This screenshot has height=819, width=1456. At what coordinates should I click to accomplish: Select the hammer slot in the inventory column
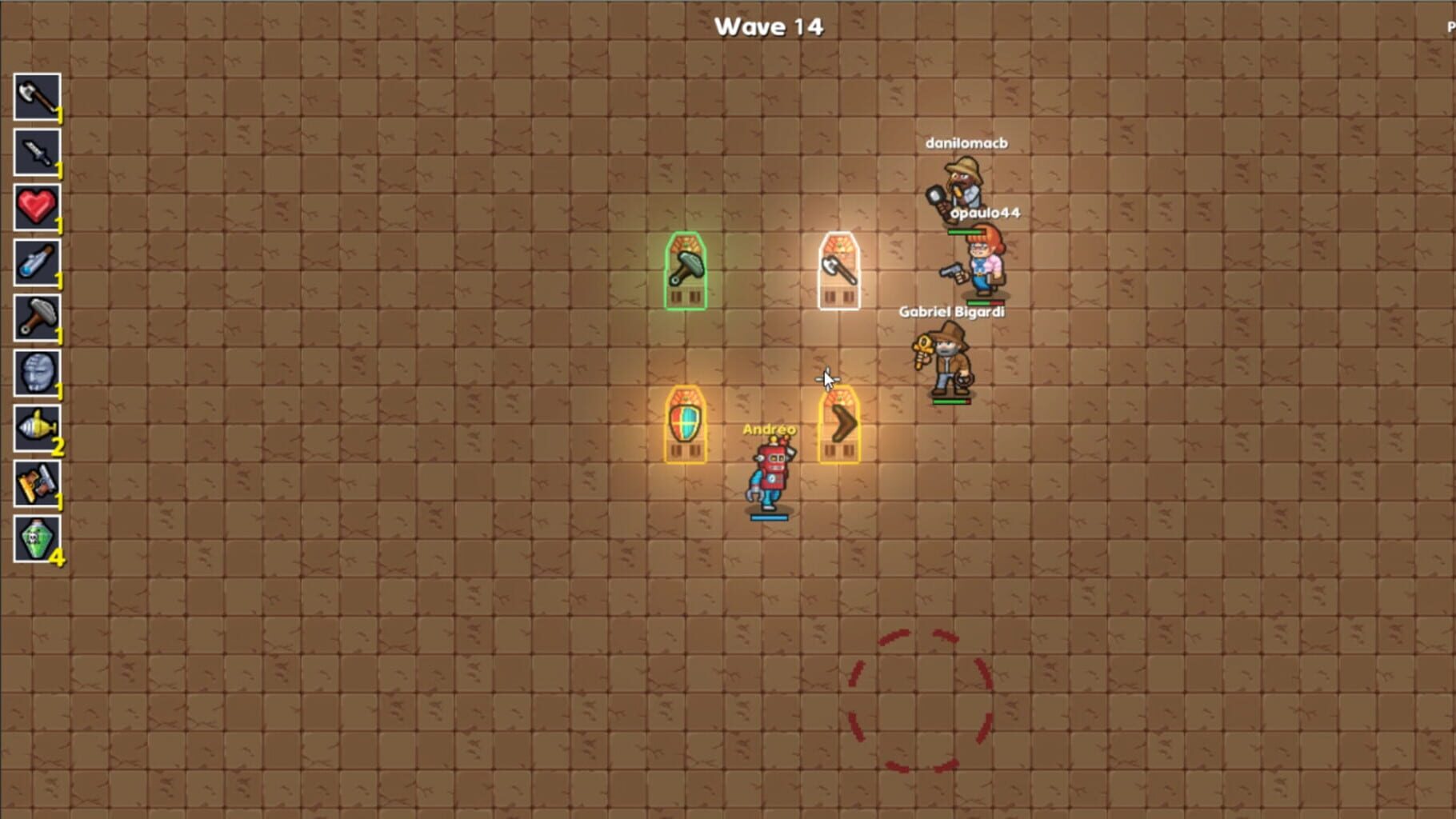click(x=37, y=318)
